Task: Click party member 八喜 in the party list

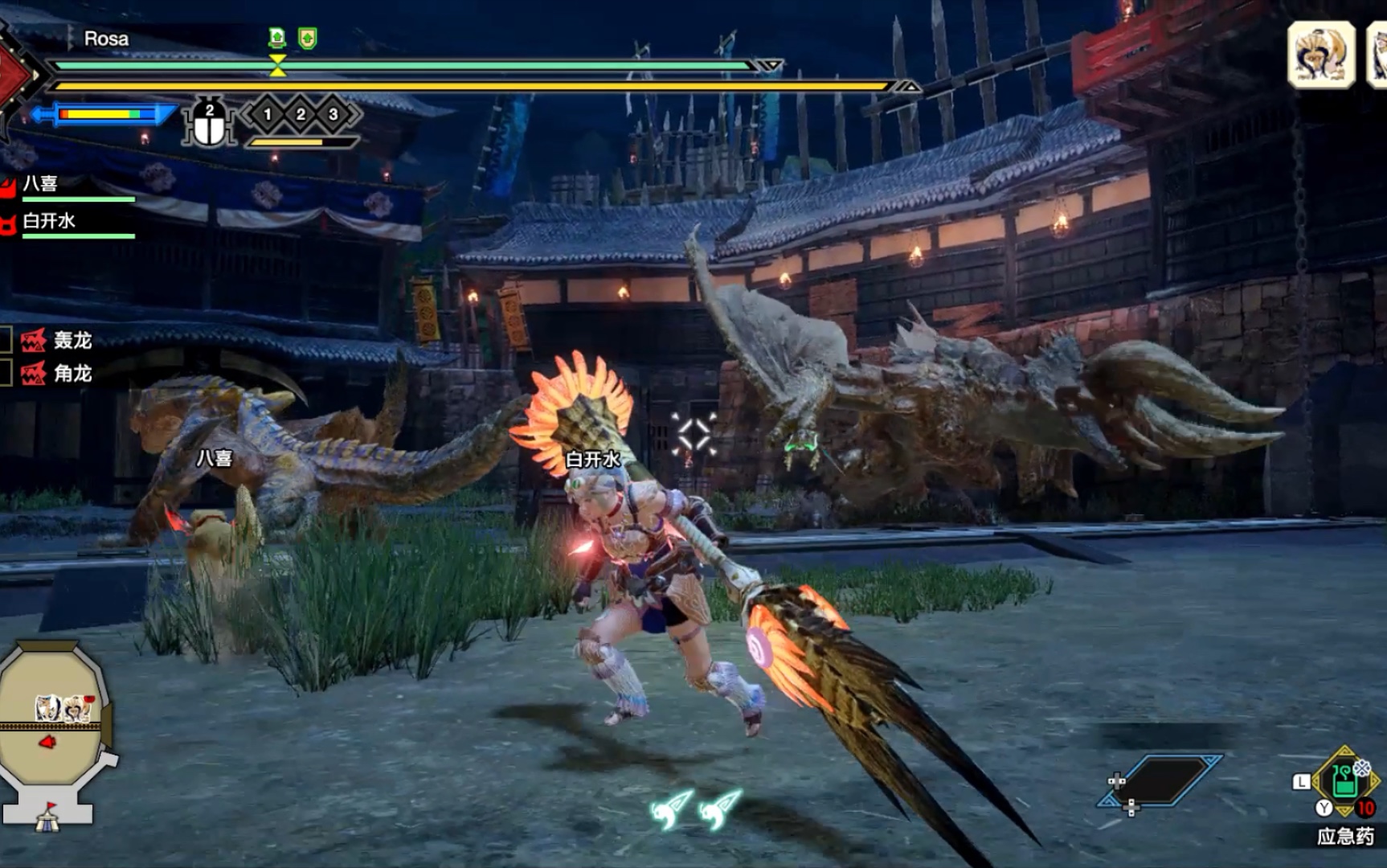Action: pyautogui.click(x=40, y=184)
